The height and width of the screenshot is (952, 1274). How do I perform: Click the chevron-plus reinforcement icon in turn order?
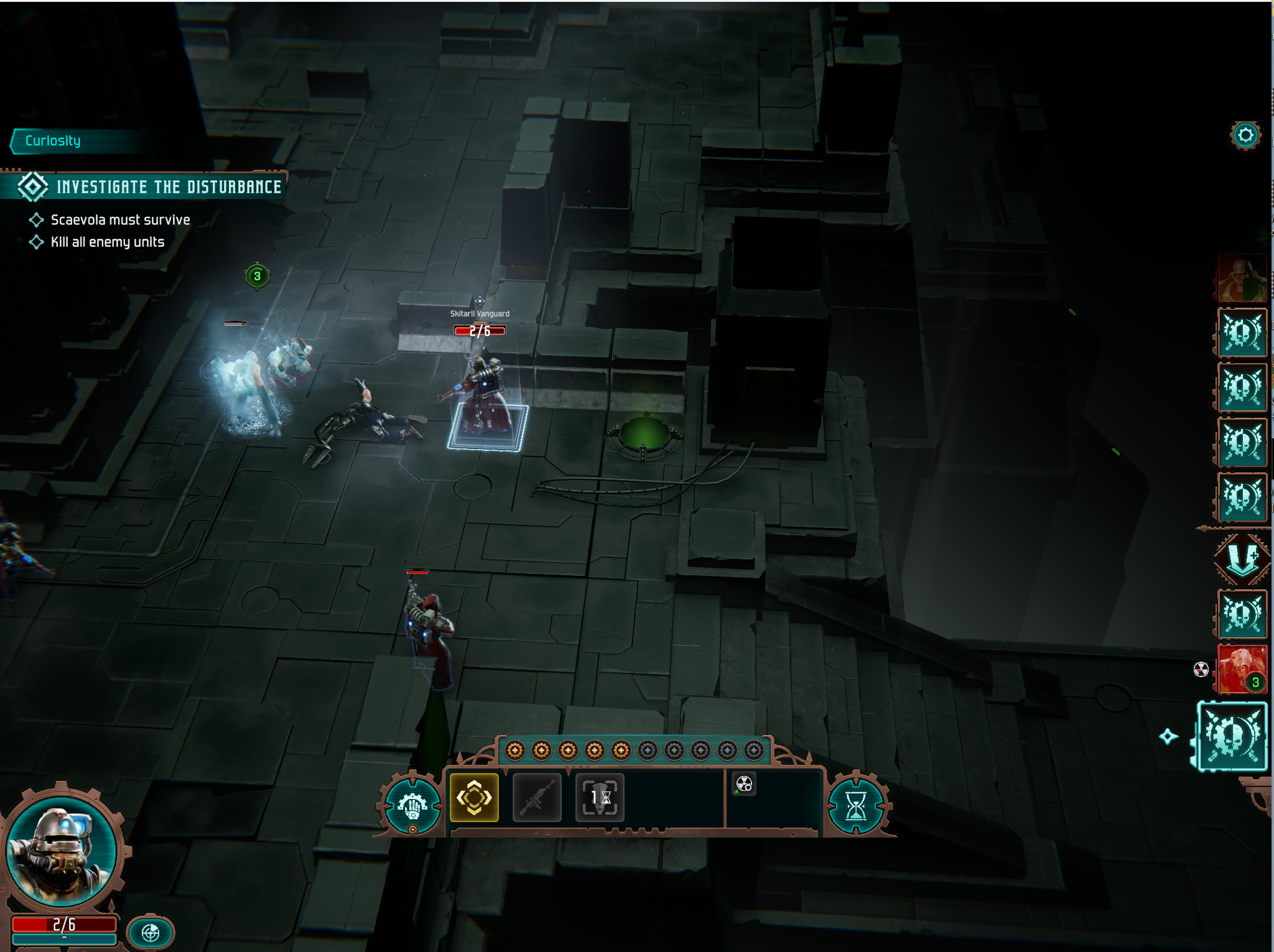[x=1242, y=558]
